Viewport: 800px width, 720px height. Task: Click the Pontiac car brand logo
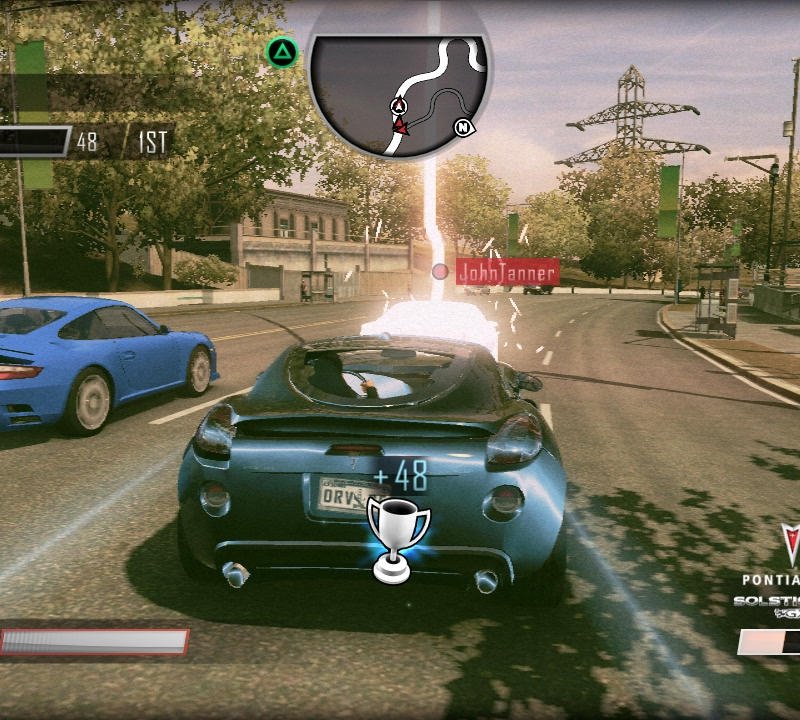[789, 548]
